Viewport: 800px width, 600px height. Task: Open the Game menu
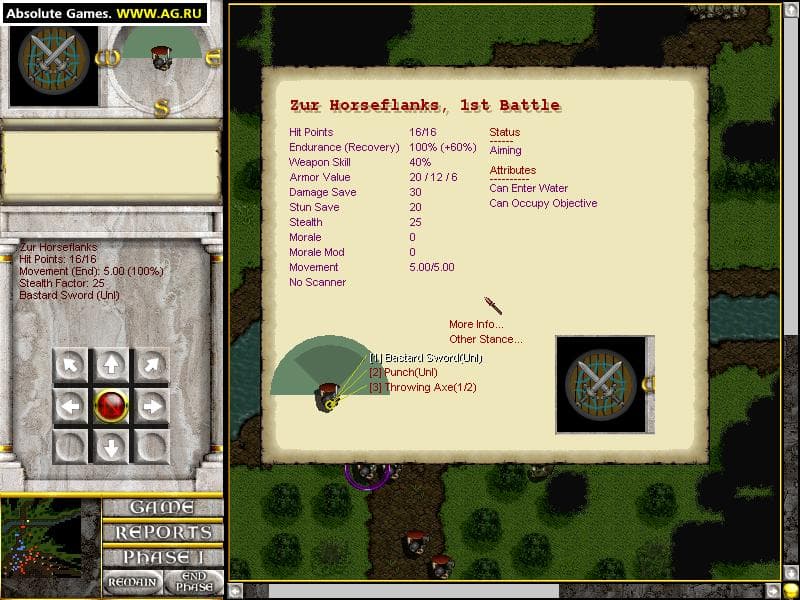pos(161,507)
